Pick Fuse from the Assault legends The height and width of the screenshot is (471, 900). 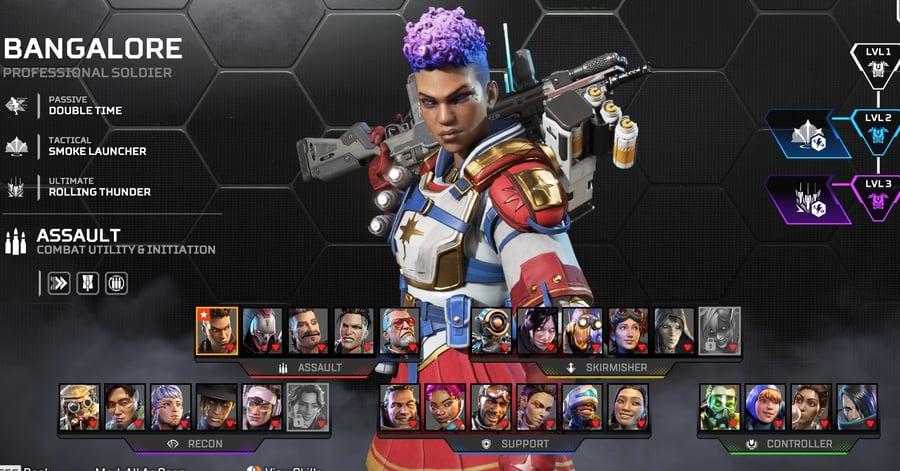point(308,331)
